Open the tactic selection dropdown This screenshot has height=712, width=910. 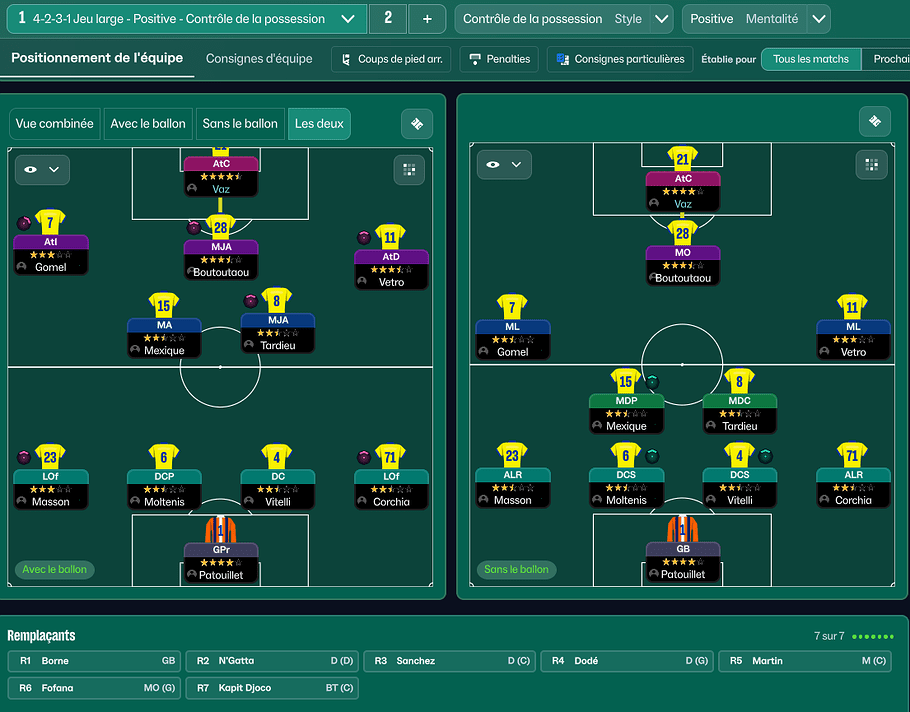coord(347,19)
